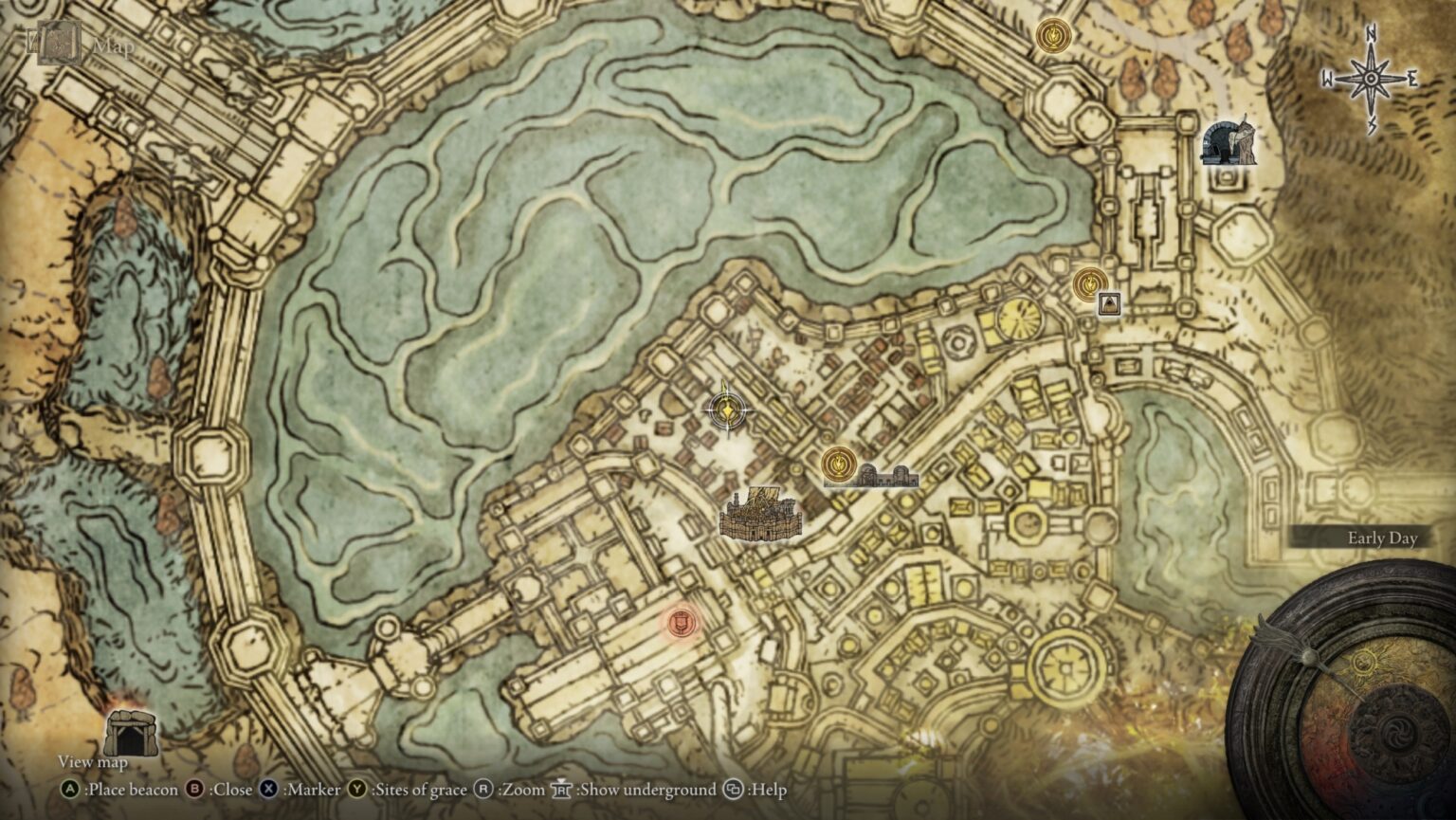Select the church ruins drawing beside the grace
Viewport: 1456px width, 820px height.
click(887, 476)
